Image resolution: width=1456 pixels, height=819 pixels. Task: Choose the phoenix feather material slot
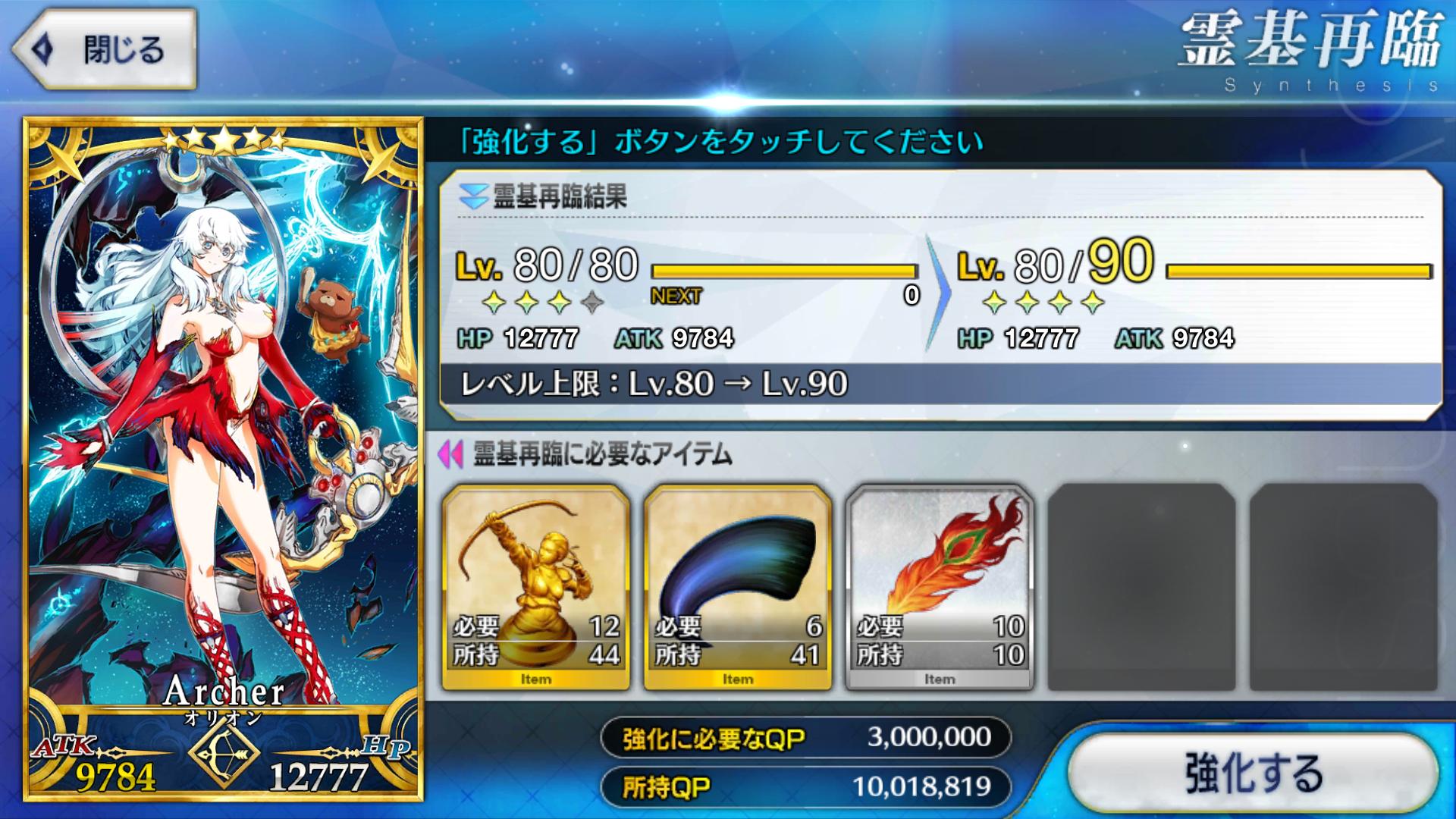939,588
